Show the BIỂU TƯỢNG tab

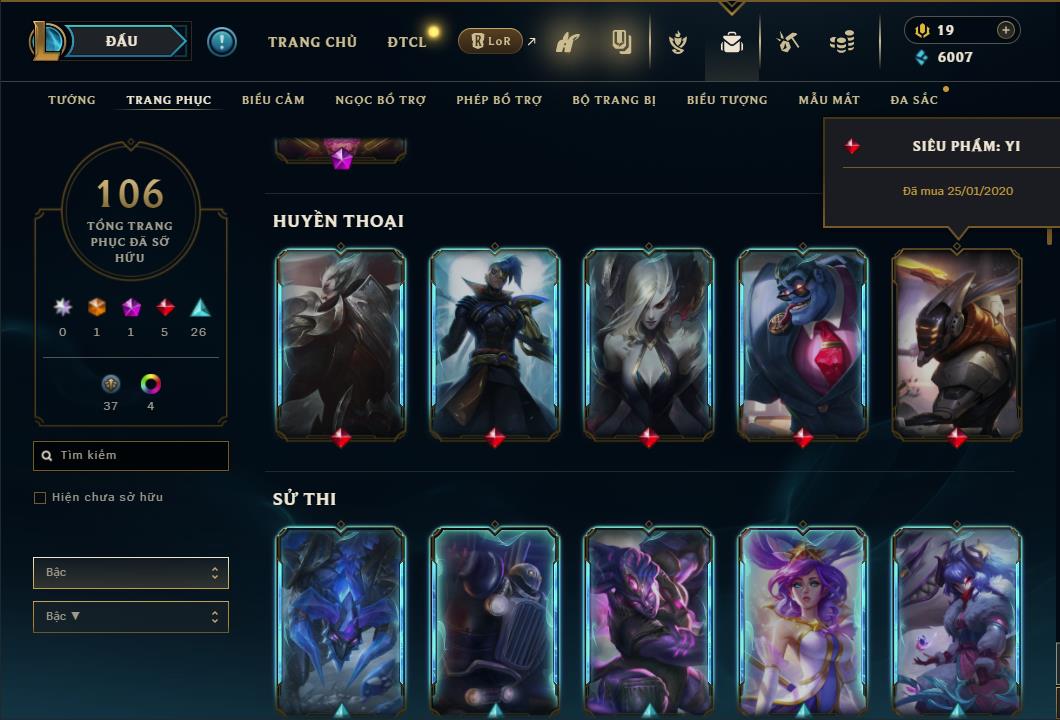pos(727,100)
